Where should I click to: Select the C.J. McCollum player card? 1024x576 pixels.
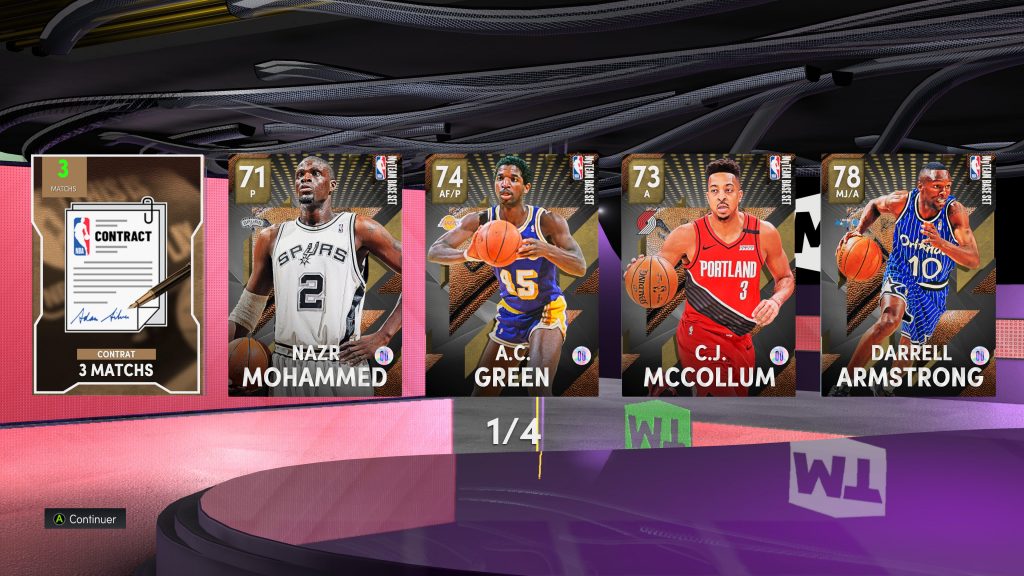(709, 274)
